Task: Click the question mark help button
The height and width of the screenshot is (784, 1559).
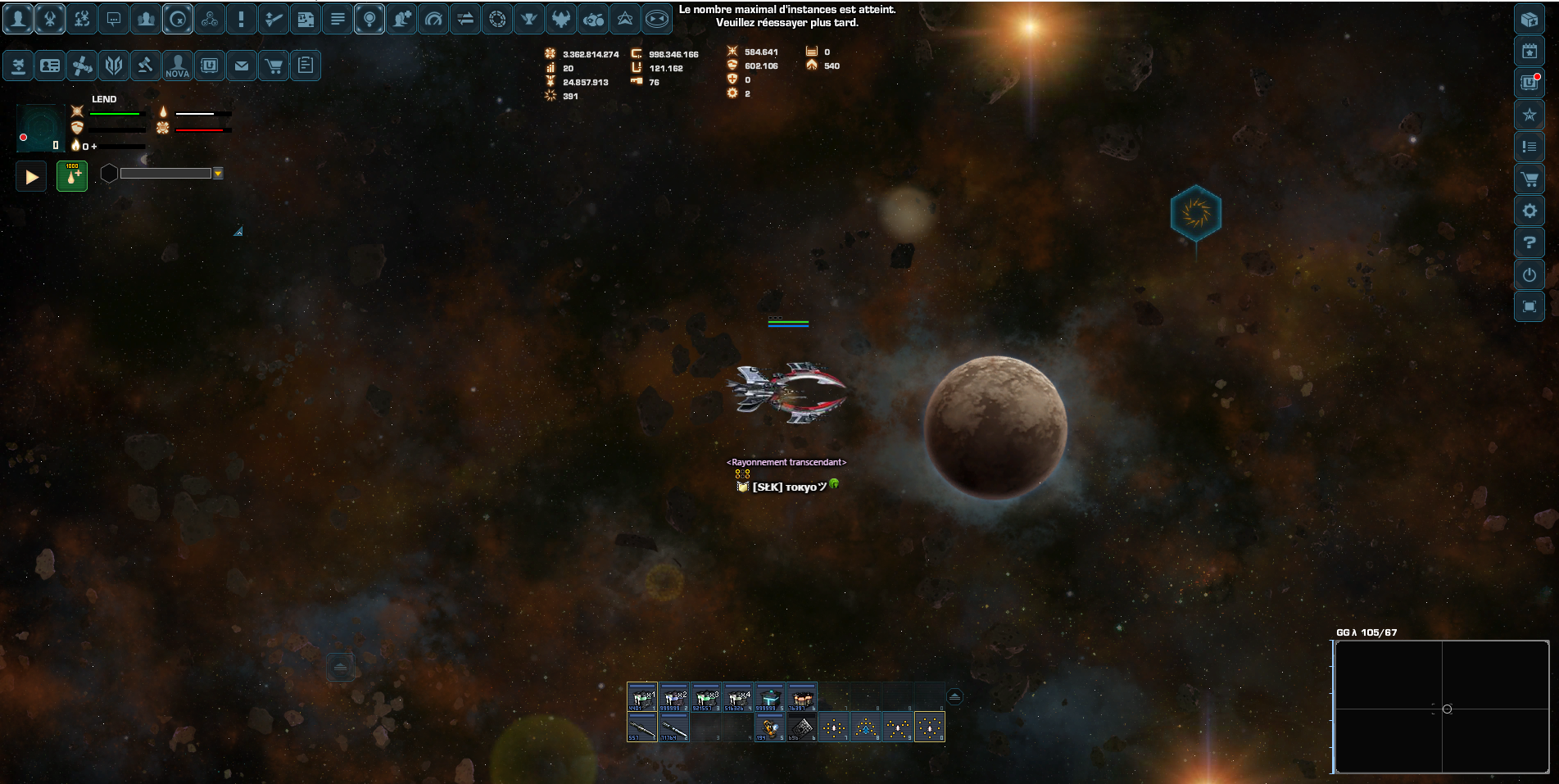Action: [x=1529, y=243]
